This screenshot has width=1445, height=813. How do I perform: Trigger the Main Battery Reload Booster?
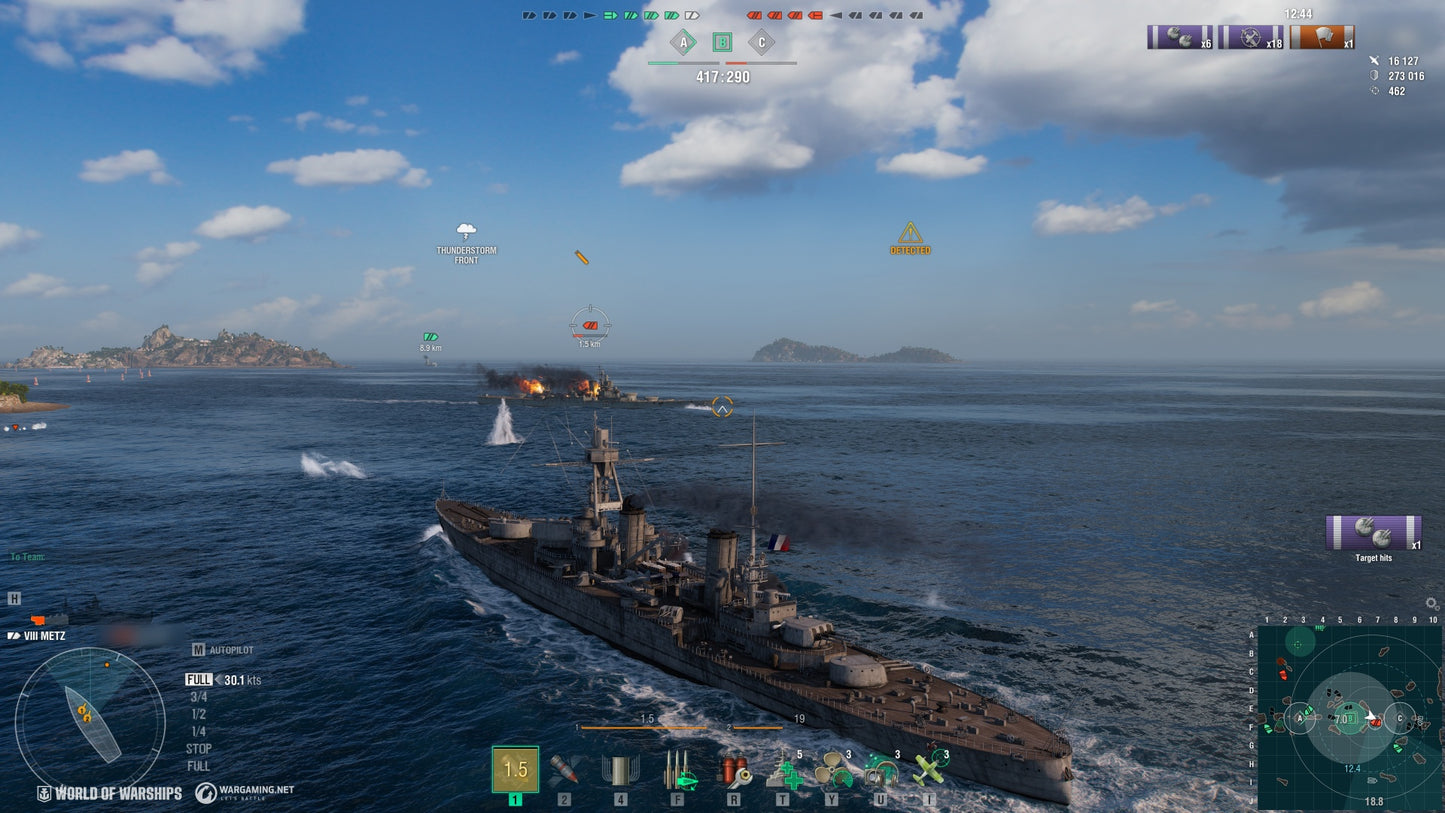(680, 772)
